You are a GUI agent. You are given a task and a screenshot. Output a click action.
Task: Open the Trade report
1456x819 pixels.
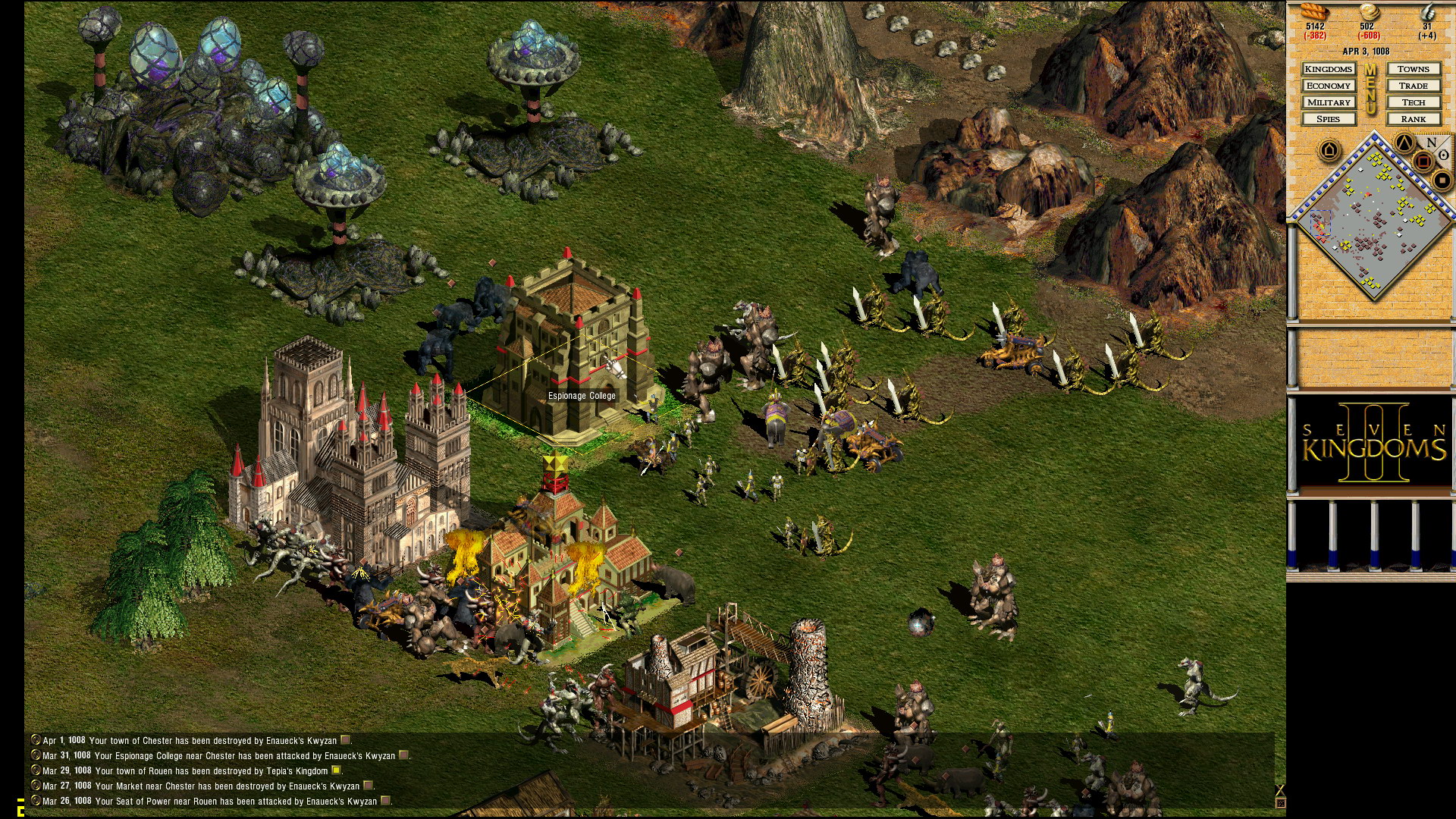1413,86
